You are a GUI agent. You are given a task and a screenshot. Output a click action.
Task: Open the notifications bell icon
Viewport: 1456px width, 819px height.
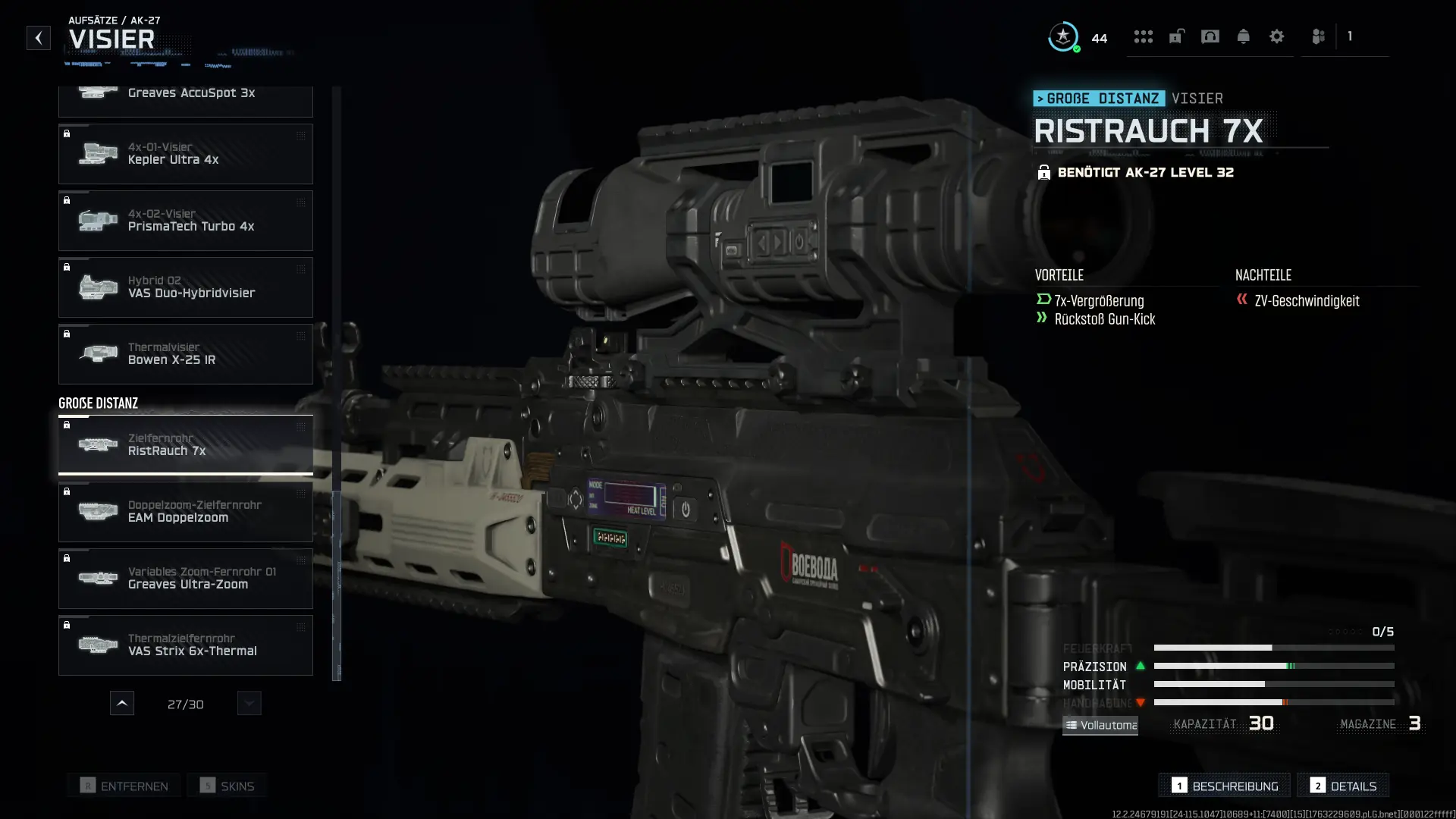pyautogui.click(x=1244, y=36)
